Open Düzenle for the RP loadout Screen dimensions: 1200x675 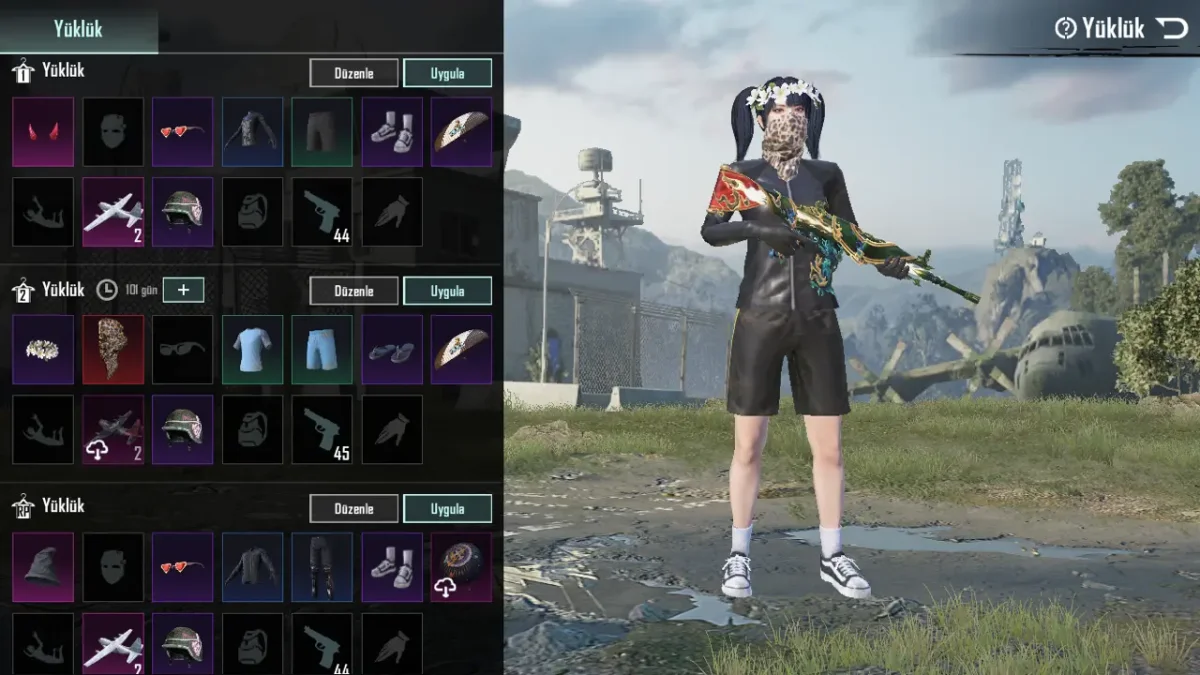(353, 508)
